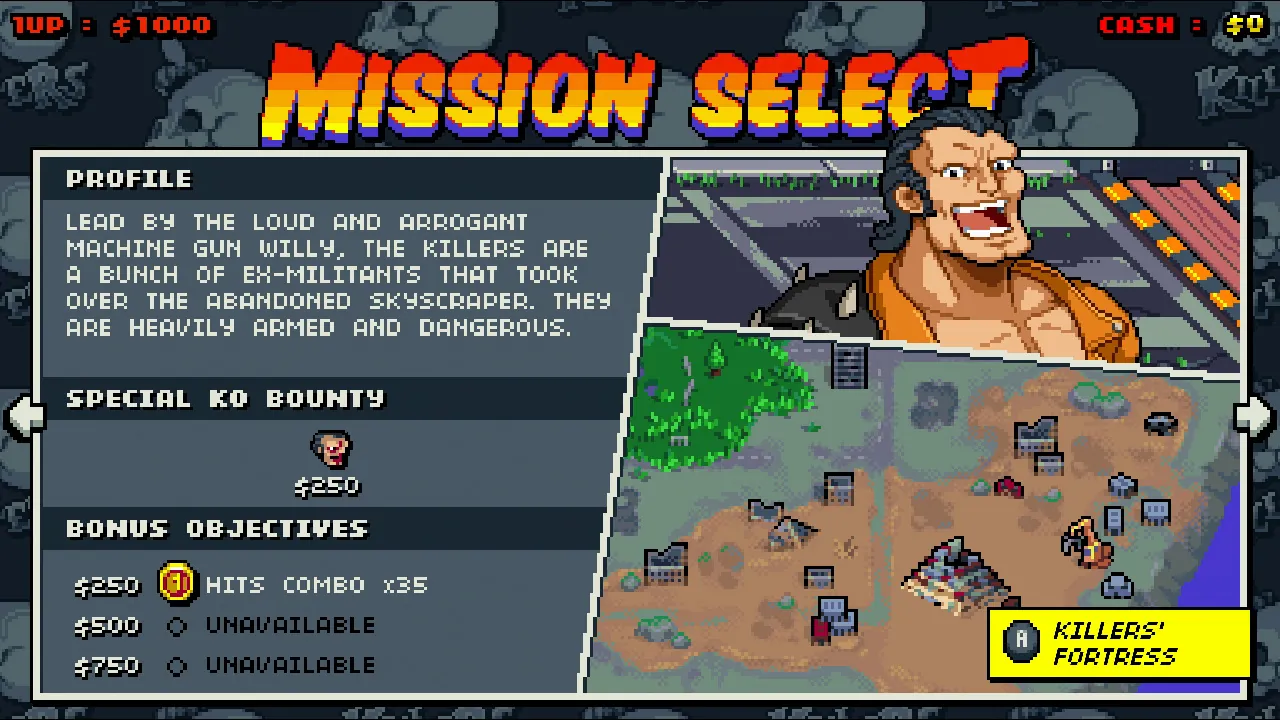Collapse the Special KO Bounty section
The image size is (1280, 720).
click(x=224, y=398)
